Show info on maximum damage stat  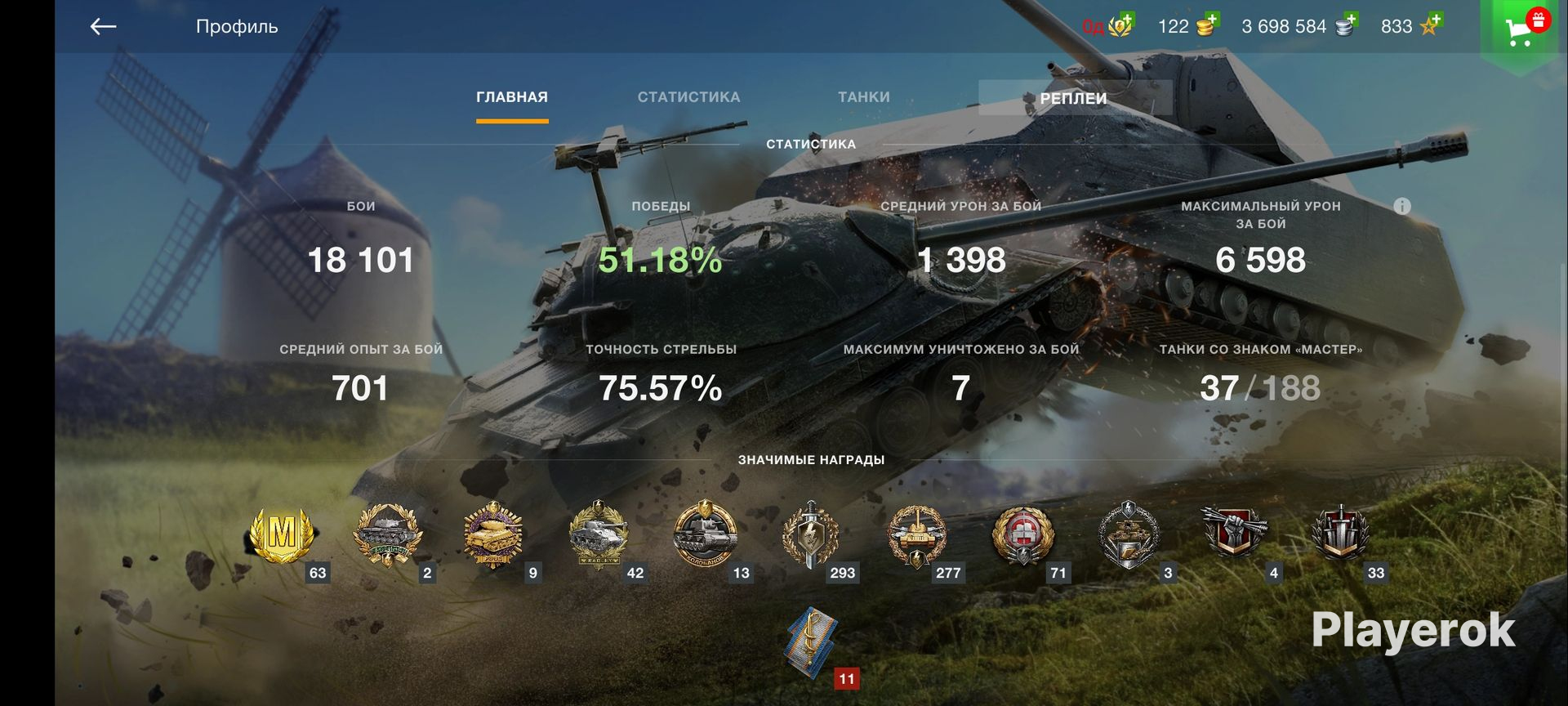[x=1401, y=206]
